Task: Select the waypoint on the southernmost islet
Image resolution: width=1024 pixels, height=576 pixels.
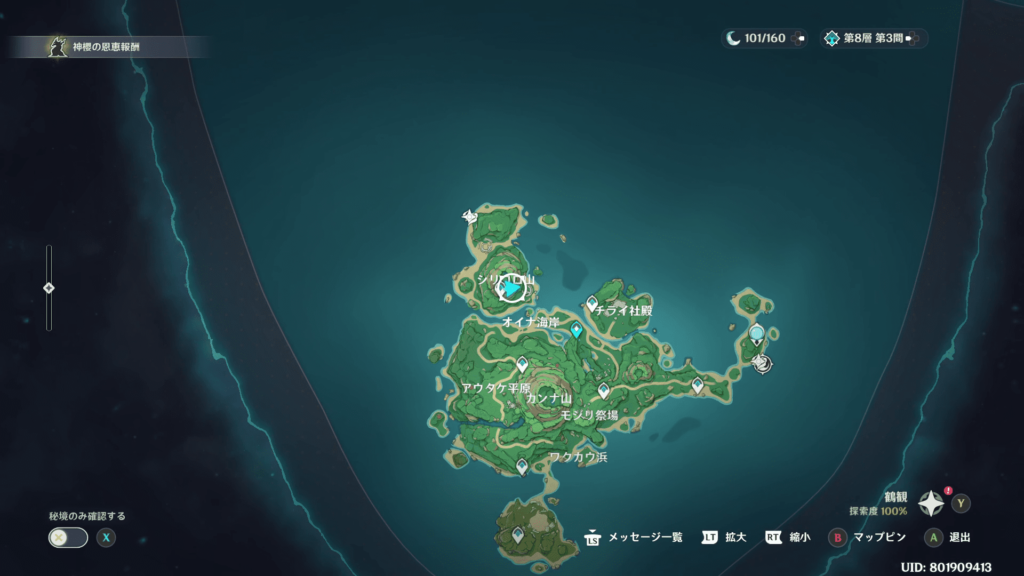Action: click(518, 535)
